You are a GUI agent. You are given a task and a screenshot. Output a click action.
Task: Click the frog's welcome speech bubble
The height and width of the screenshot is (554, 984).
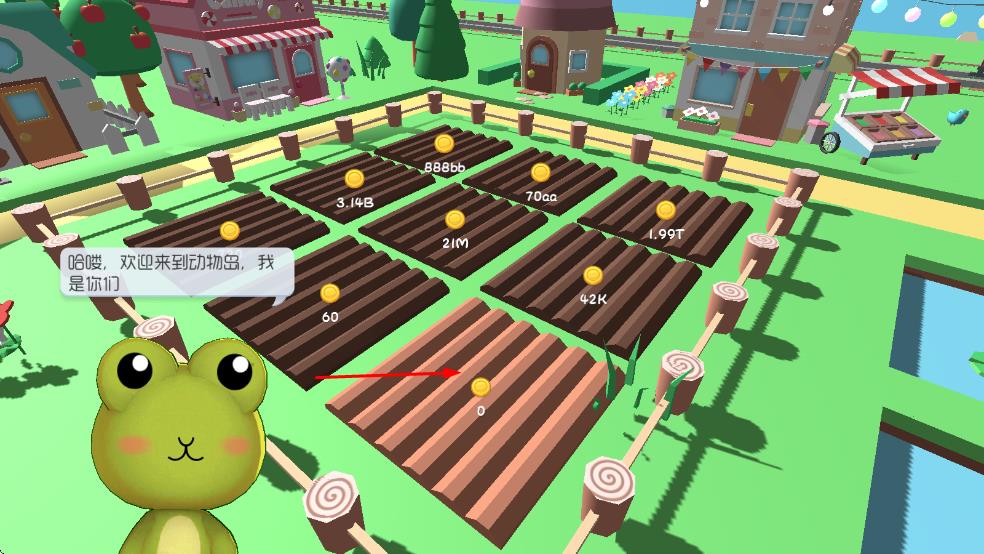click(178, 272)
